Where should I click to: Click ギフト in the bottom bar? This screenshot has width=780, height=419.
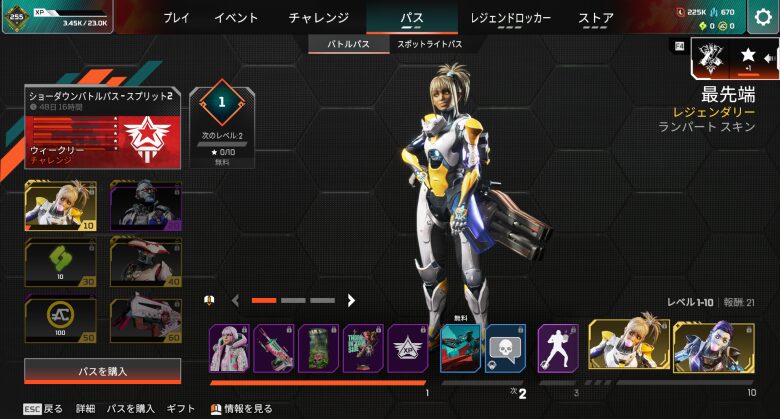(181, 409)
